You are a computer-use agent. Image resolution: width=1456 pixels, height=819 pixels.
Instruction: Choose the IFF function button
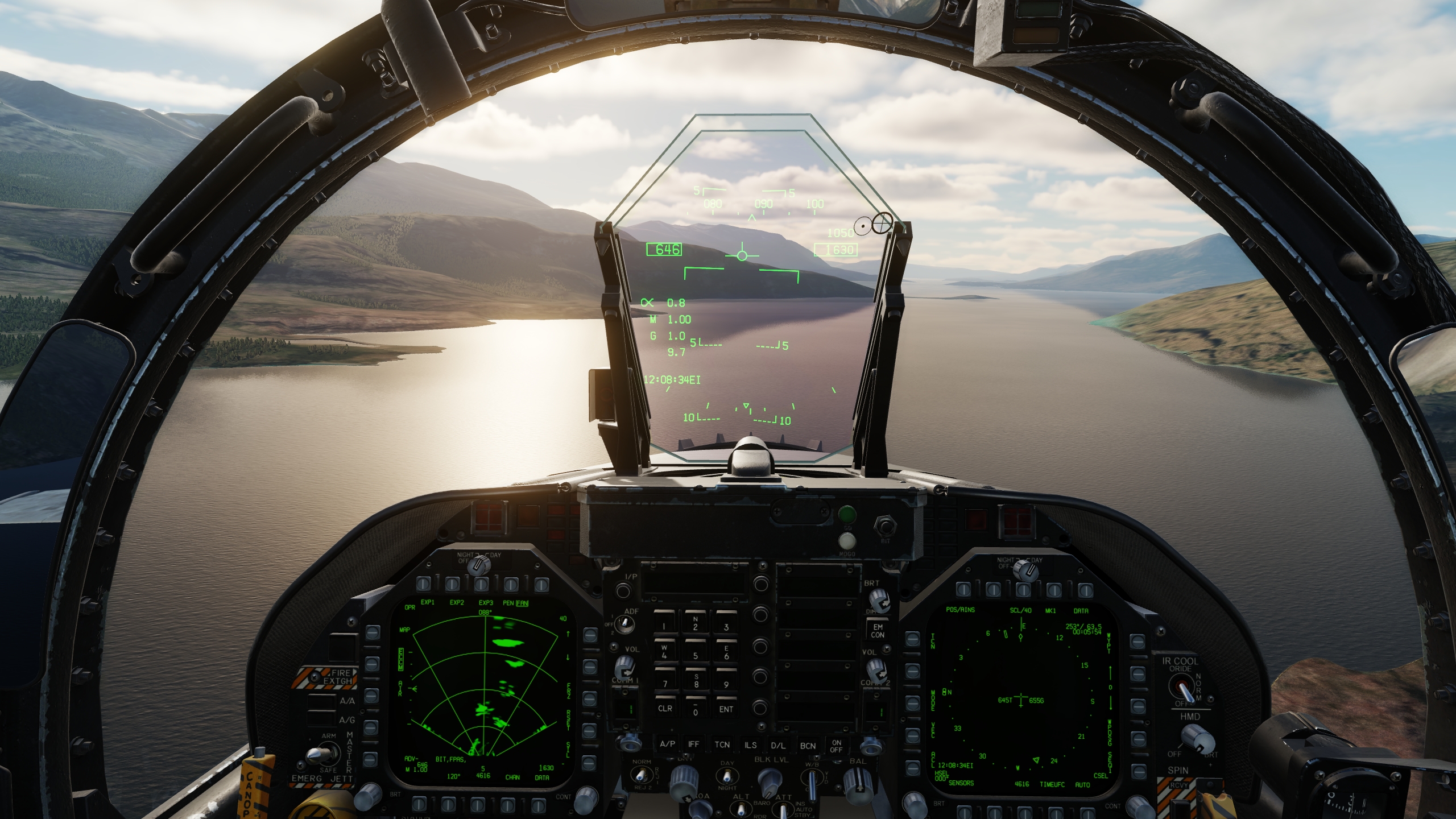[x=694, y=744]
